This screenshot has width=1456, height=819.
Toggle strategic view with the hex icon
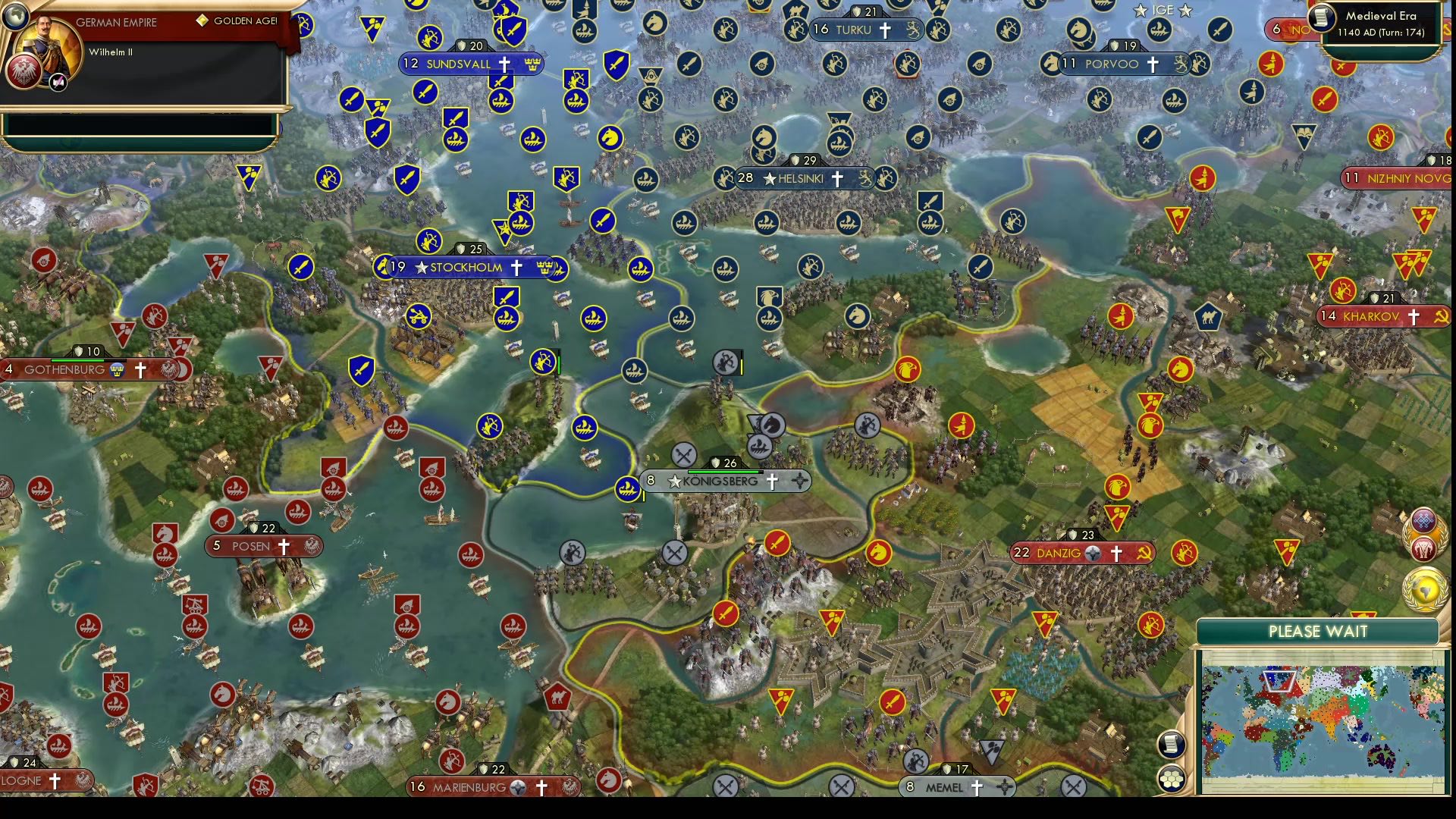pyautogui.click(x=1172, y=779)
